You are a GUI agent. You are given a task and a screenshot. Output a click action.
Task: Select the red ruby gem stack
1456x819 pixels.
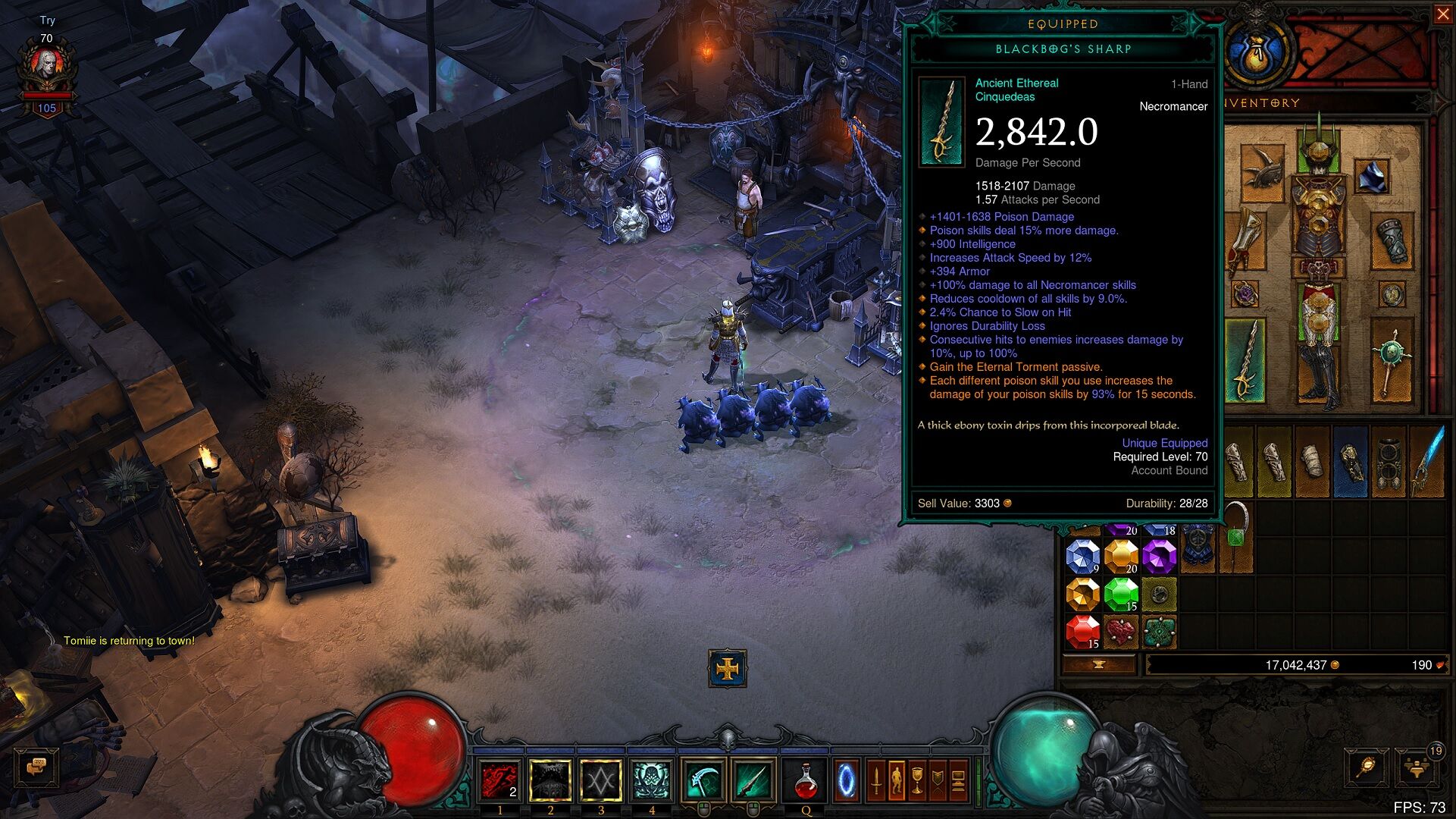click(x=1082, y=631)
